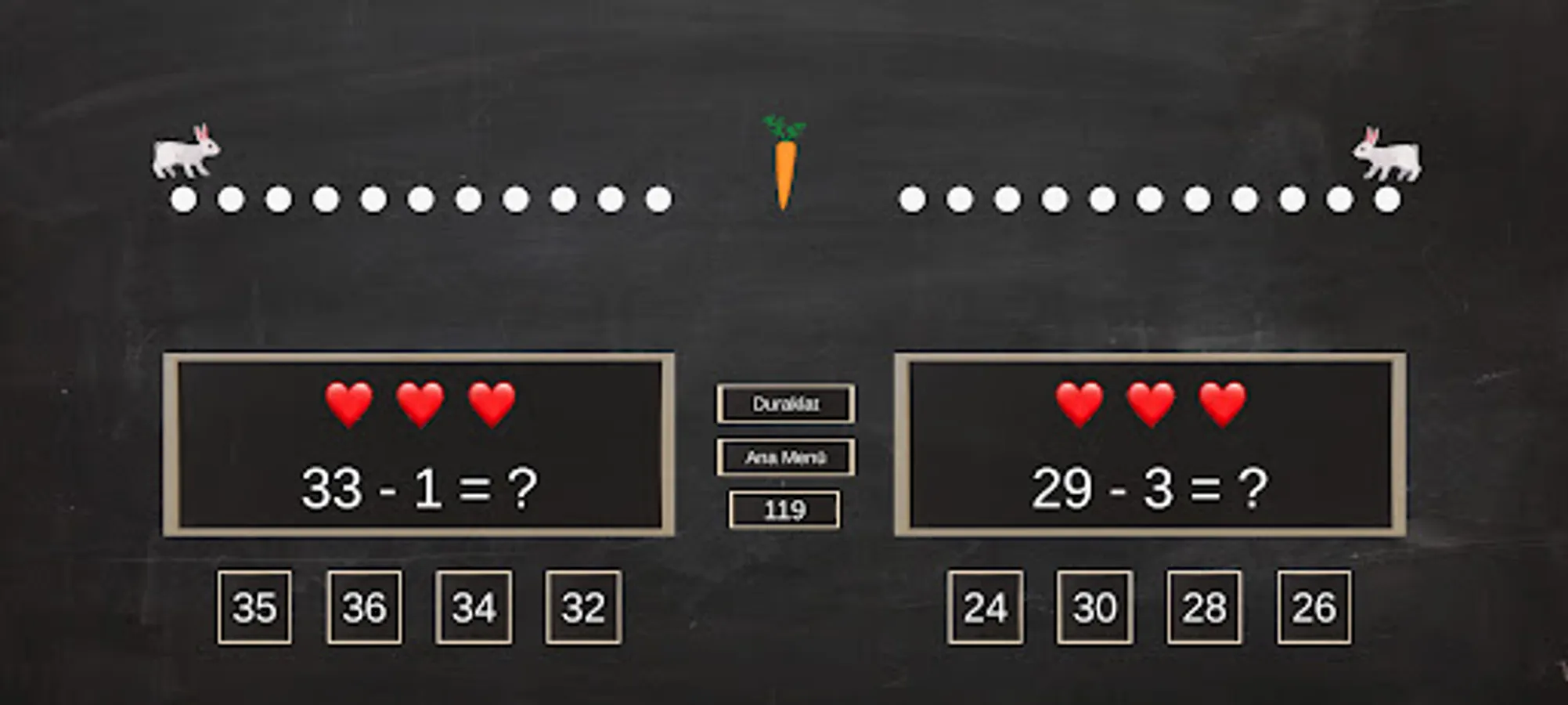Click the first white dot near the left rabbit
This screenshot has width=1568, height=705.
181,200
